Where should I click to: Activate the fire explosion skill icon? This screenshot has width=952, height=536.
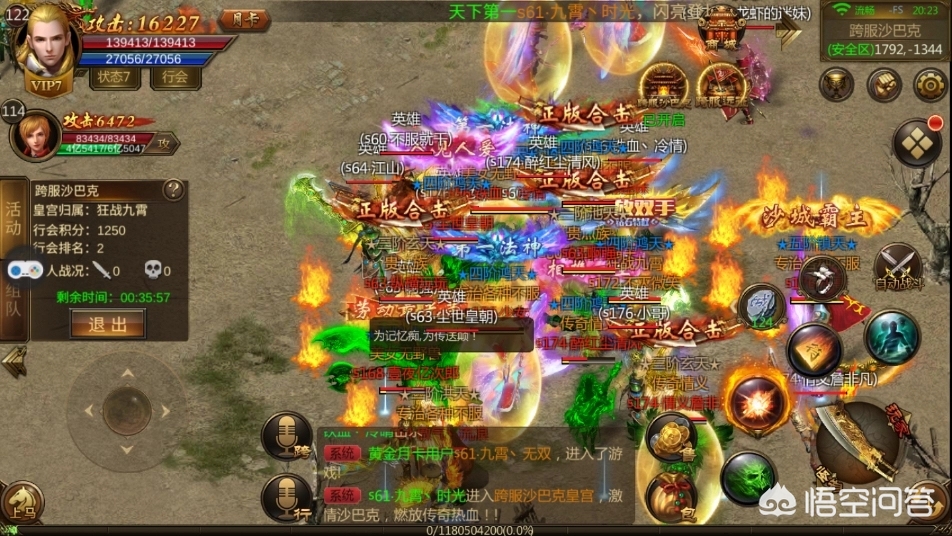756,401
